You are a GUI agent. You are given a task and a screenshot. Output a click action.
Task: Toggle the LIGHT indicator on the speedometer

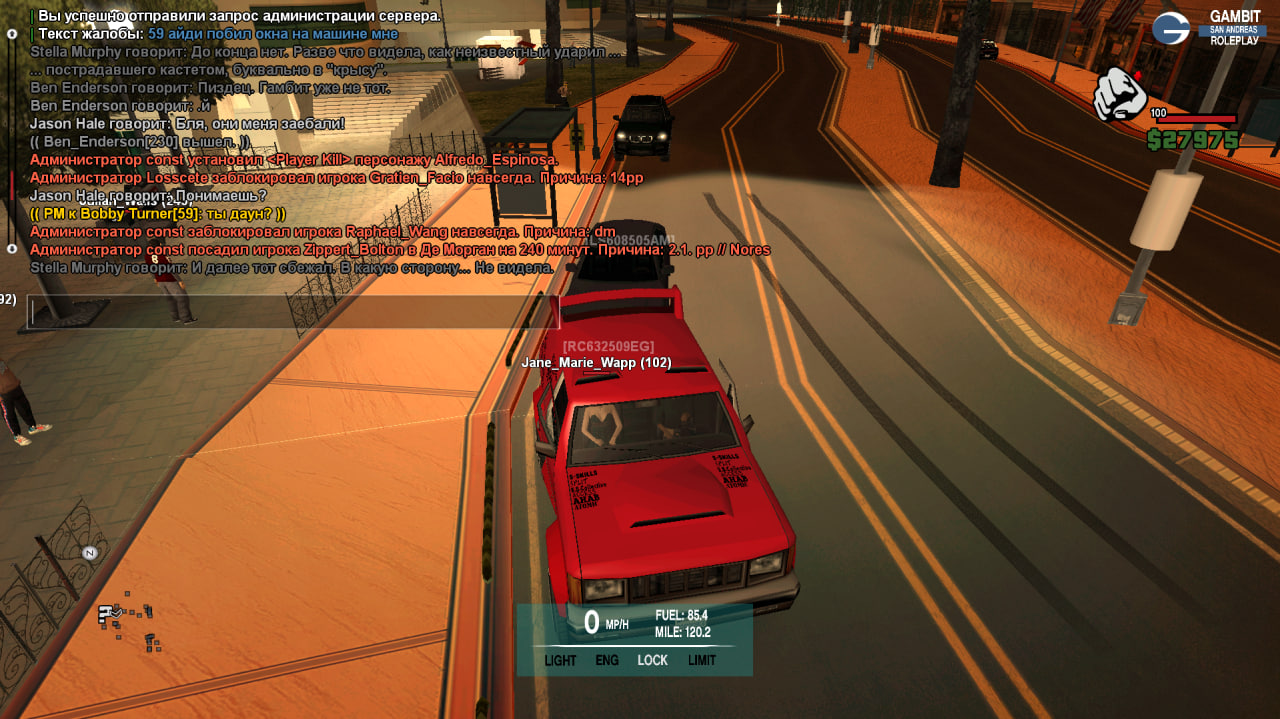(x=560, y=660)
